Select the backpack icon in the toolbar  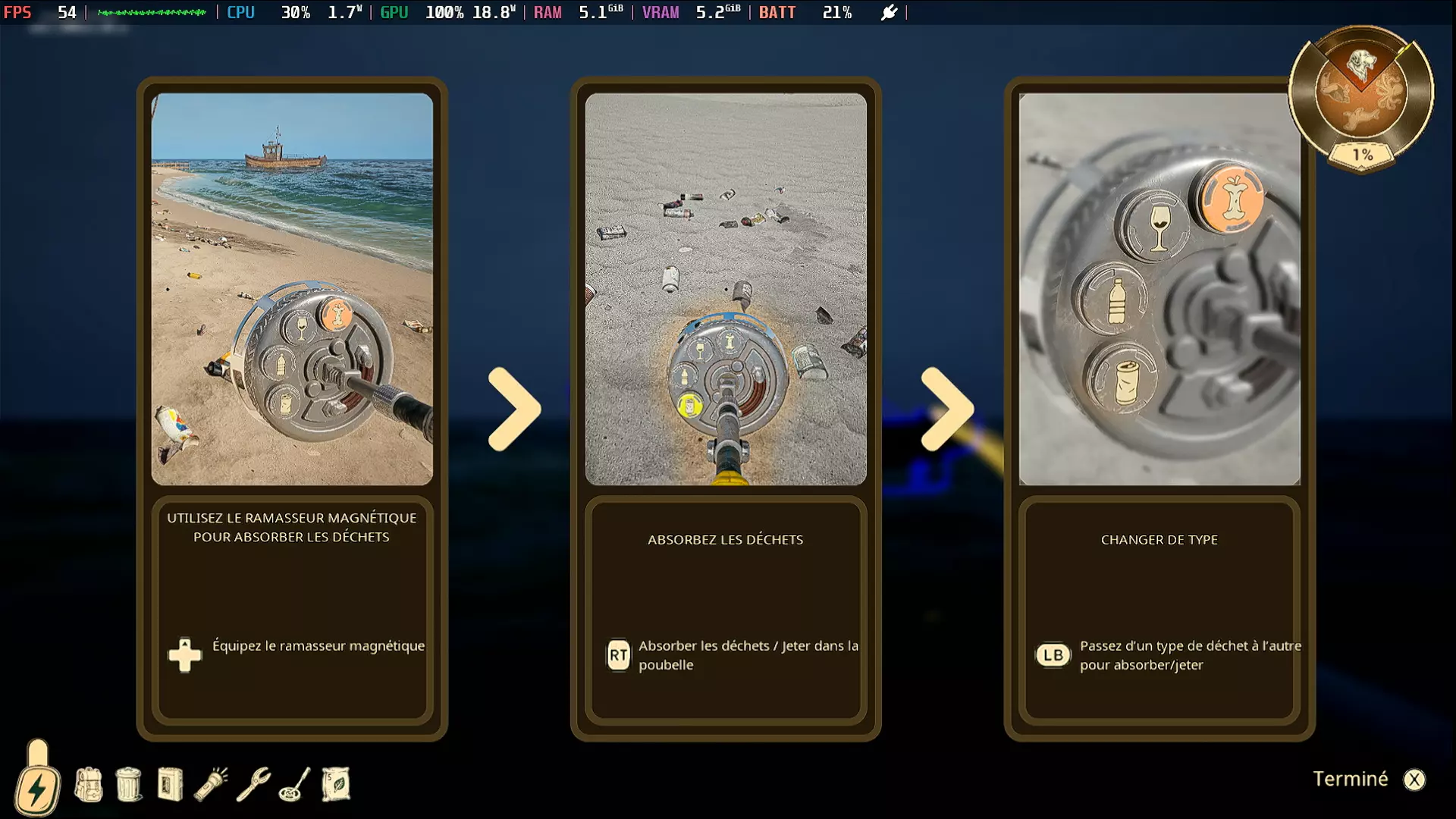(89, 784)
